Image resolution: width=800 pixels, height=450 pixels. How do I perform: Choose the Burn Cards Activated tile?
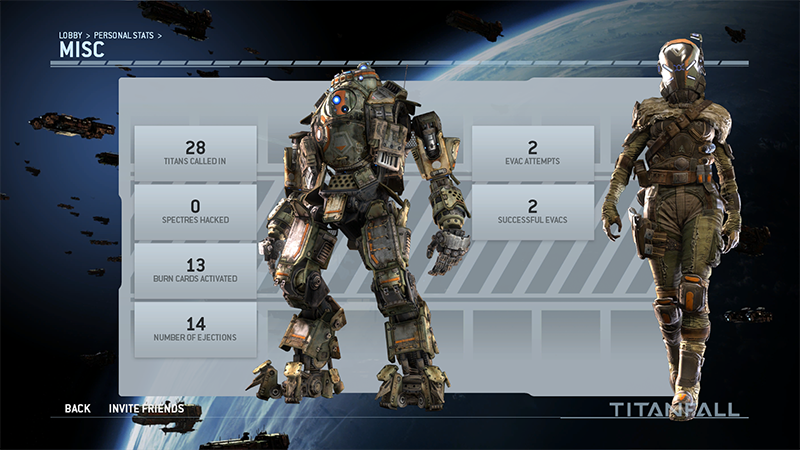pyautogui.click(x=195, y=270)
